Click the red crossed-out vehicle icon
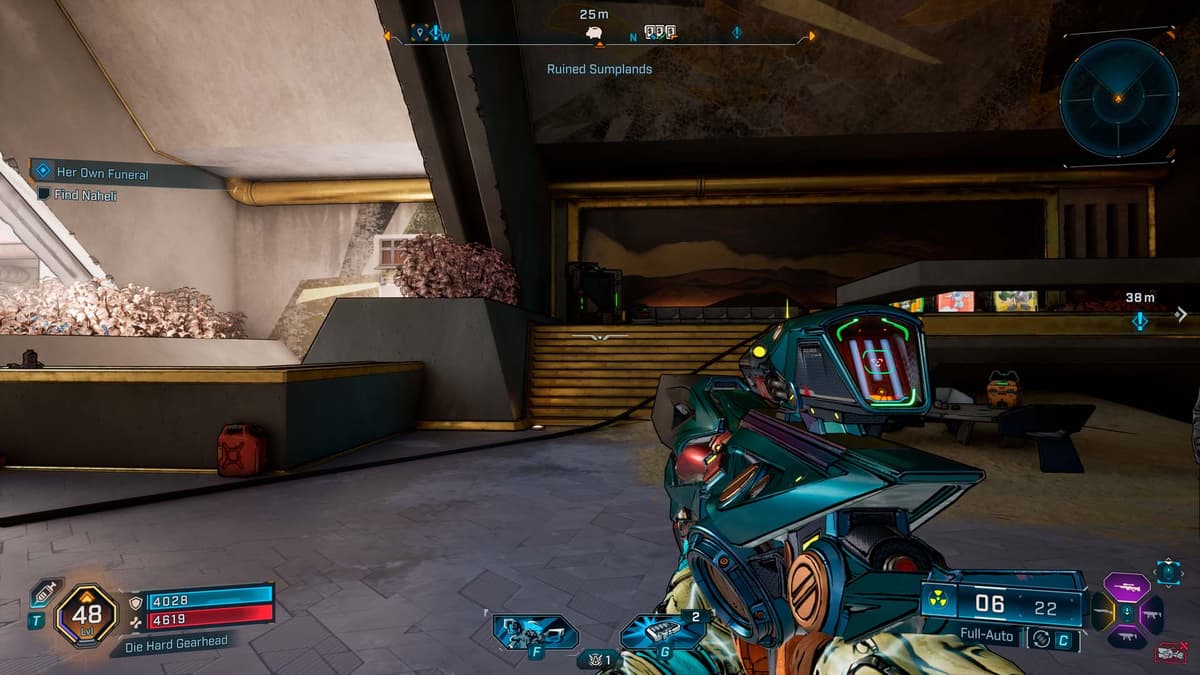 (x=1171, y=652)
